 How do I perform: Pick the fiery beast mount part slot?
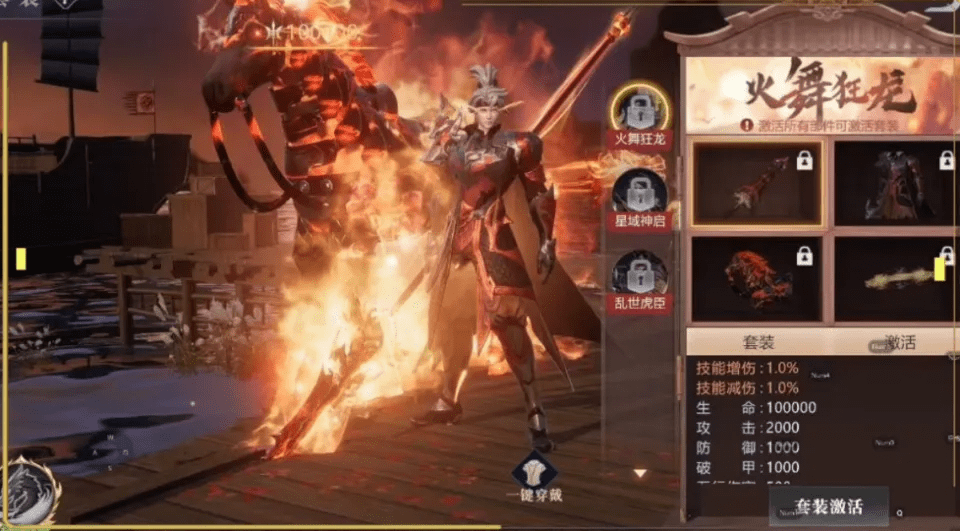tap(757, 279)
